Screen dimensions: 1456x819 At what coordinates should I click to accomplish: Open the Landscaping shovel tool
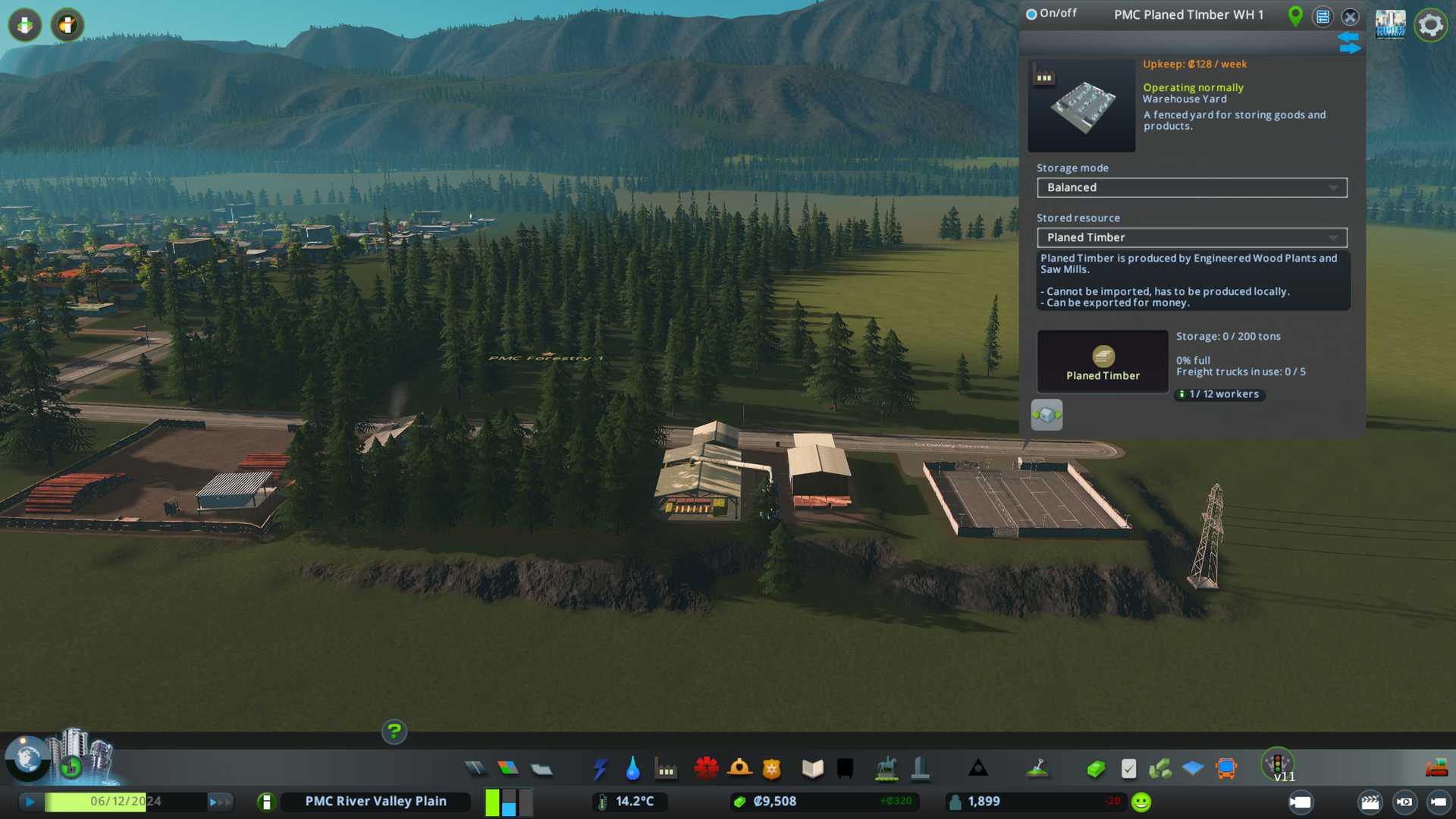(1037, 769)
